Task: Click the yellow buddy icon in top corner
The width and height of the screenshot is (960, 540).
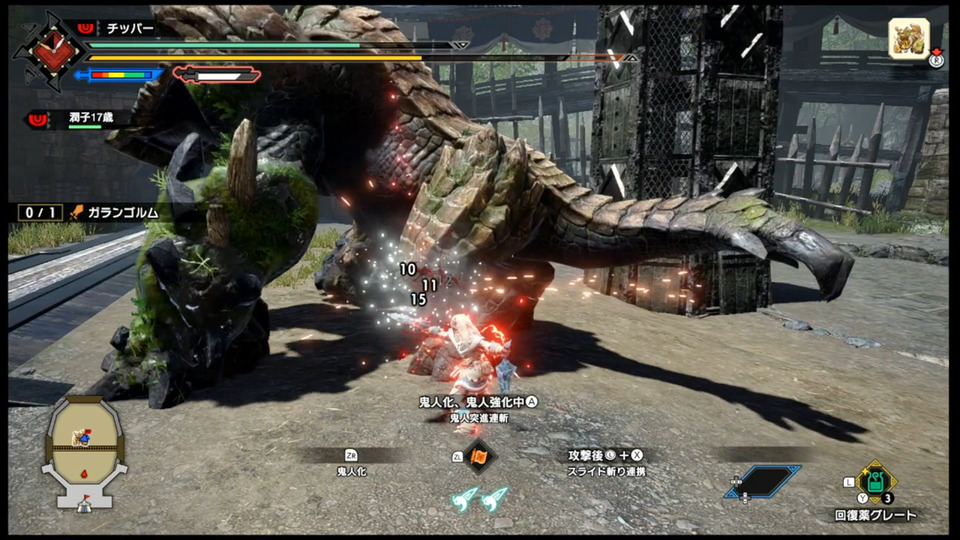Action: coord(909,40)
